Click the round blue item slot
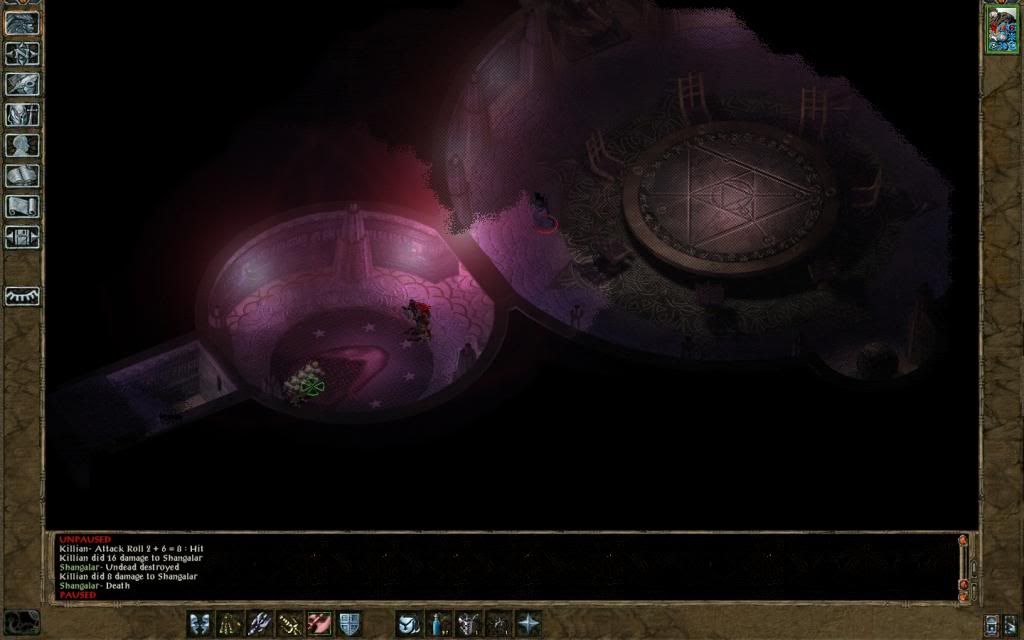 (x=407, y=624)
